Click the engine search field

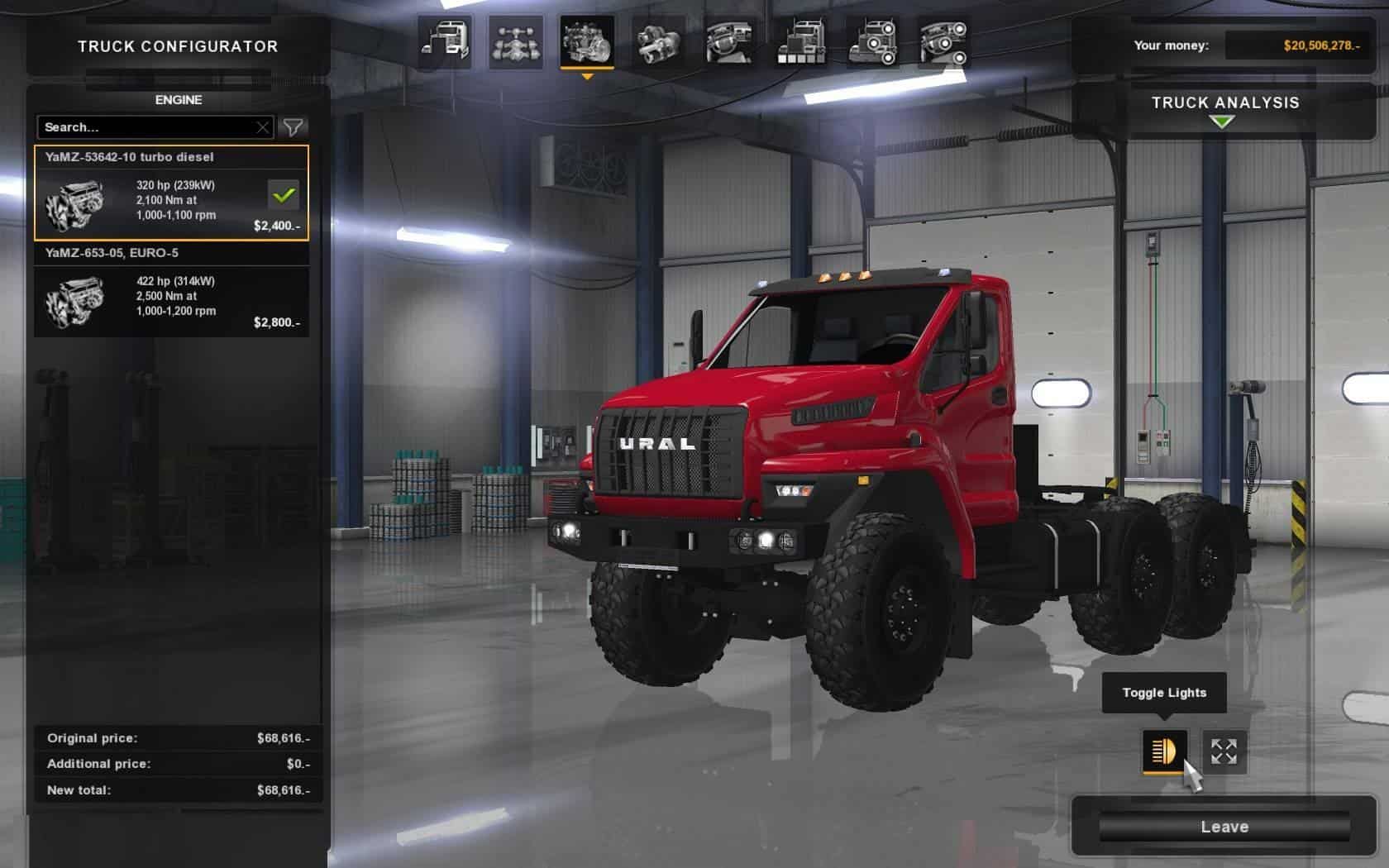pyautogui.click(x=145, y=127)
